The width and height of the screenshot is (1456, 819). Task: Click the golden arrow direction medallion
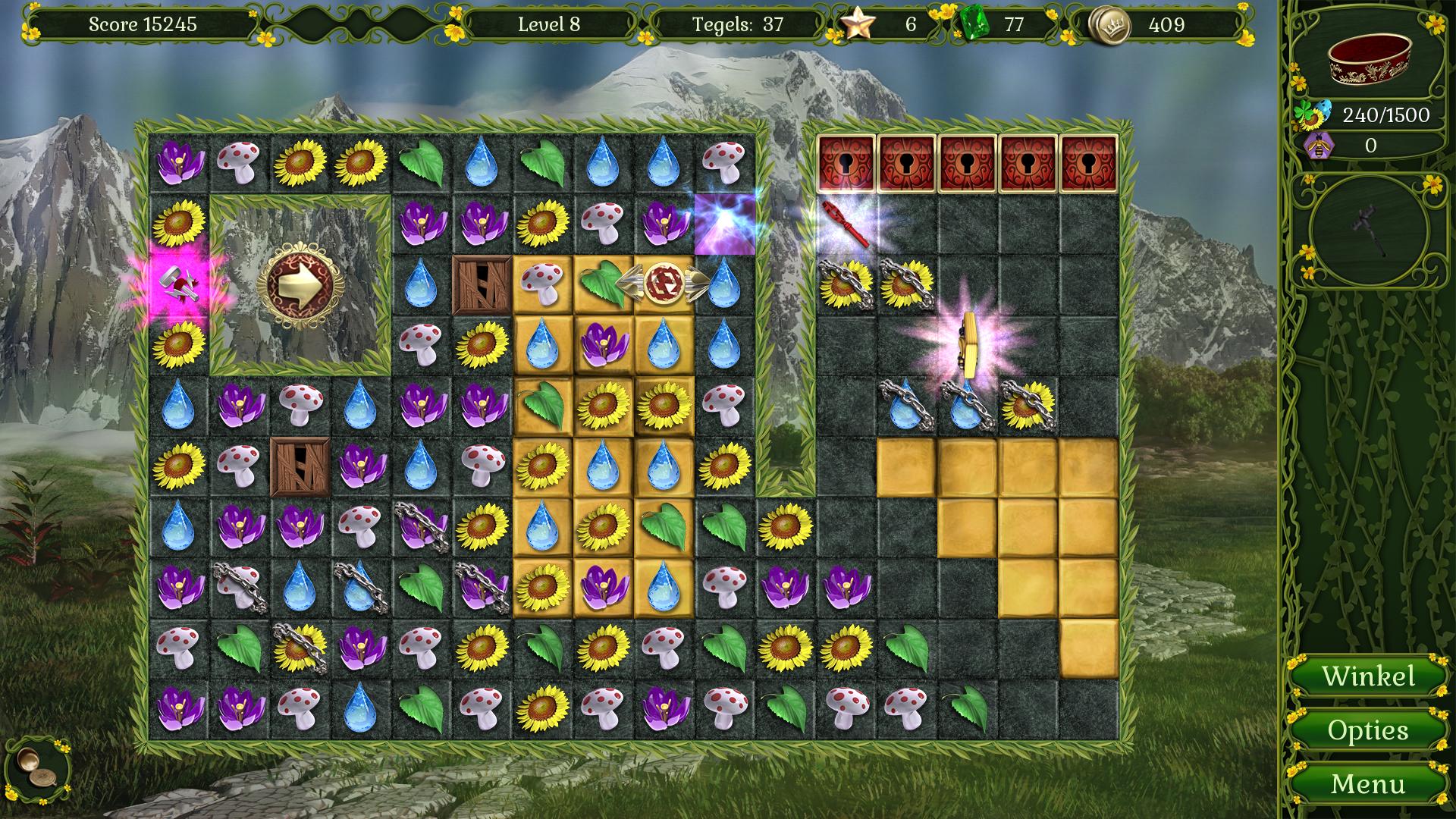click(300, 285)
